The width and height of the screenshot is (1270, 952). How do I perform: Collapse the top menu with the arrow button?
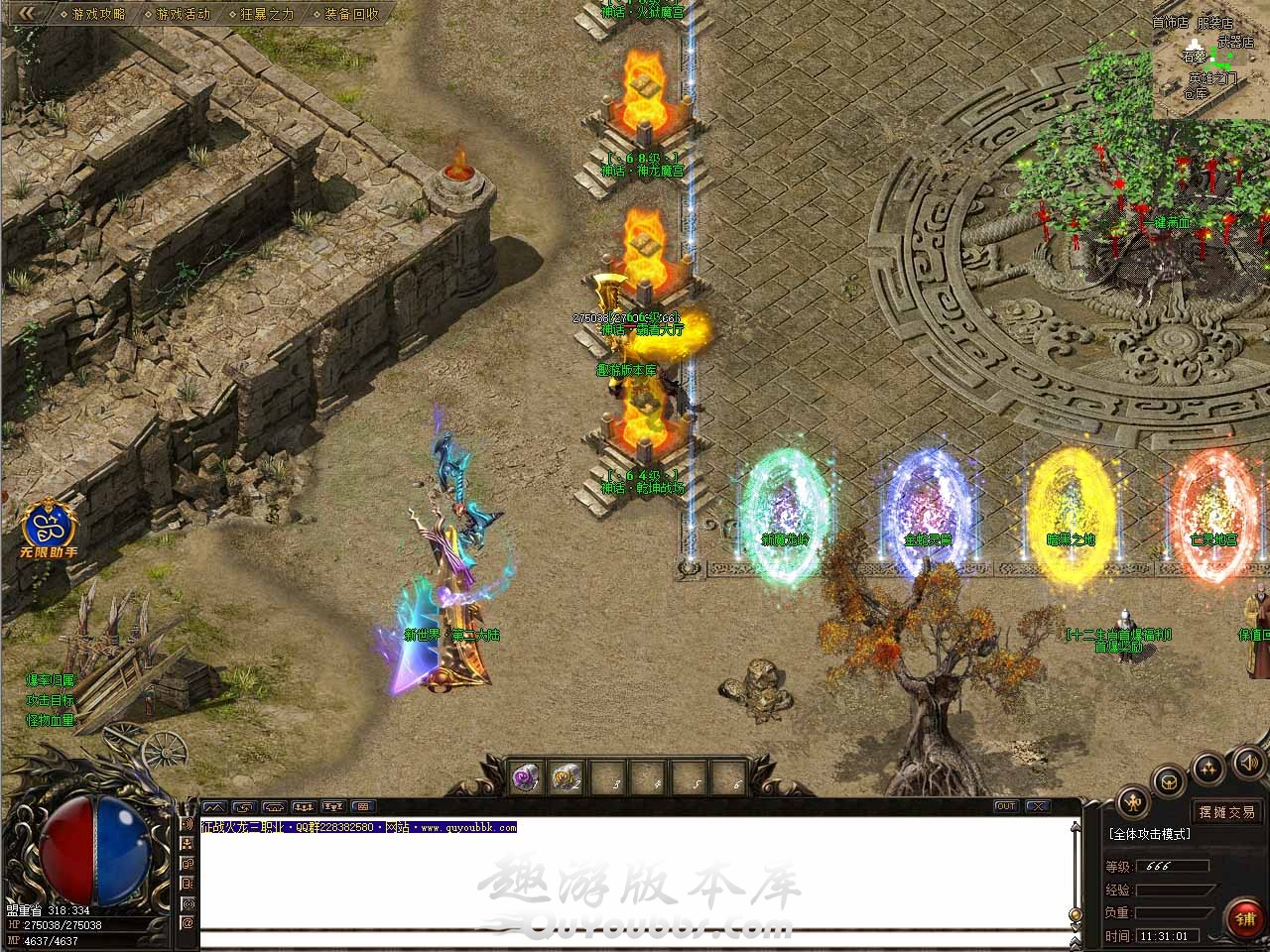coord(29,14)
